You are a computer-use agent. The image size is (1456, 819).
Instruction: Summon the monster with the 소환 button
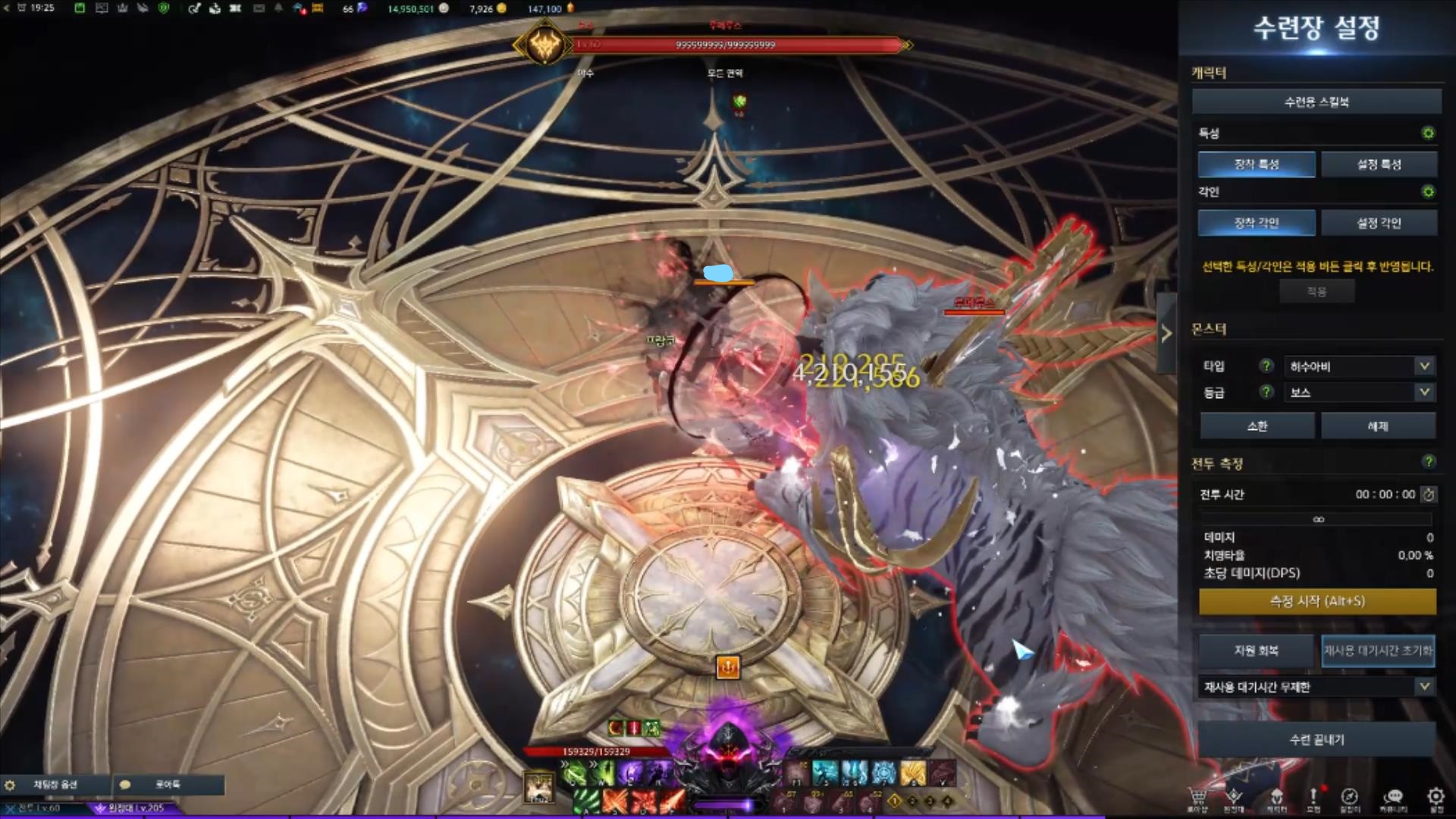[1257, 426]
